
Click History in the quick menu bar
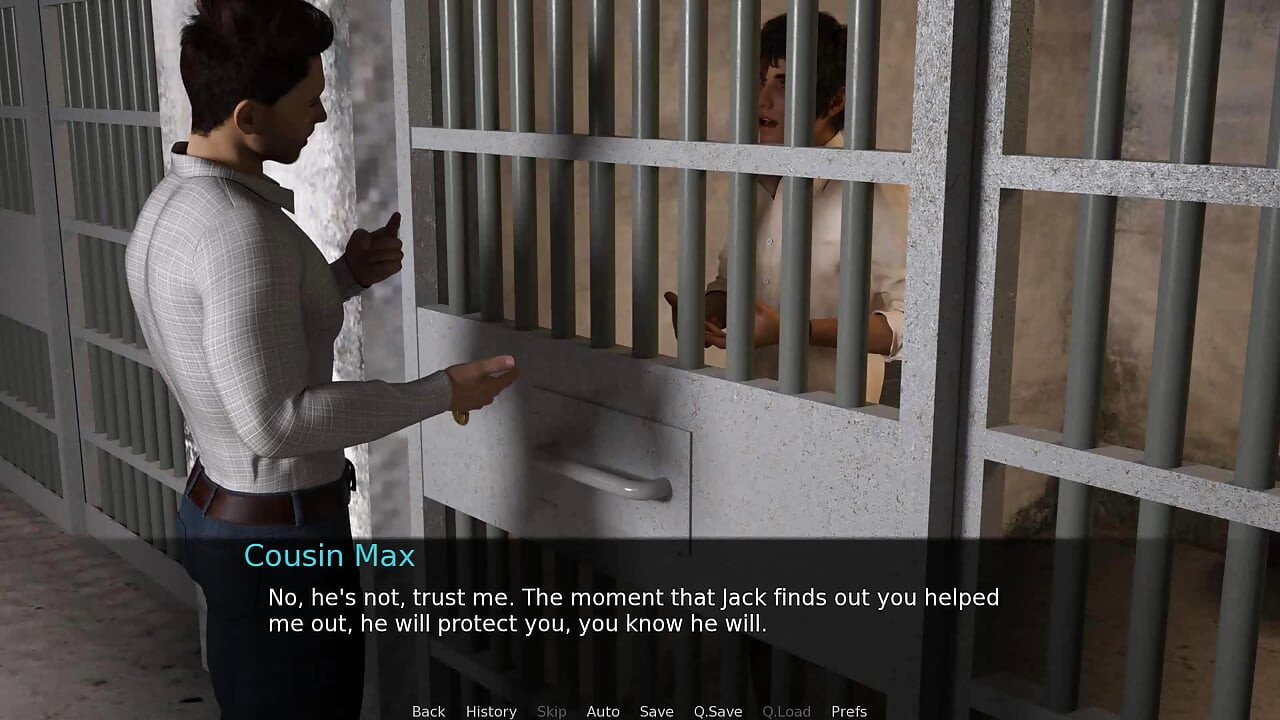[x=491, y=711]
